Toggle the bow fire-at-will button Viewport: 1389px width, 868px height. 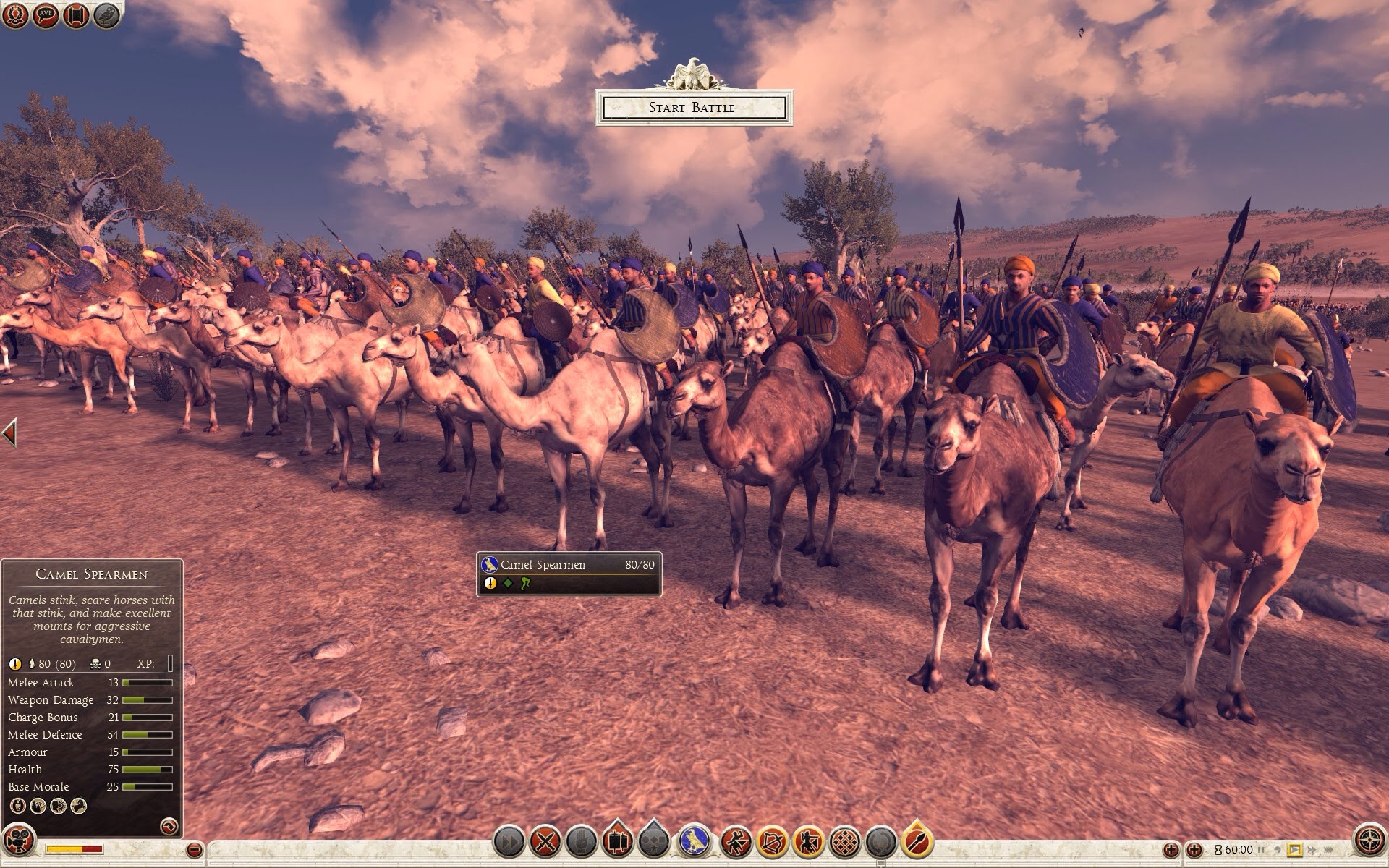772,842
